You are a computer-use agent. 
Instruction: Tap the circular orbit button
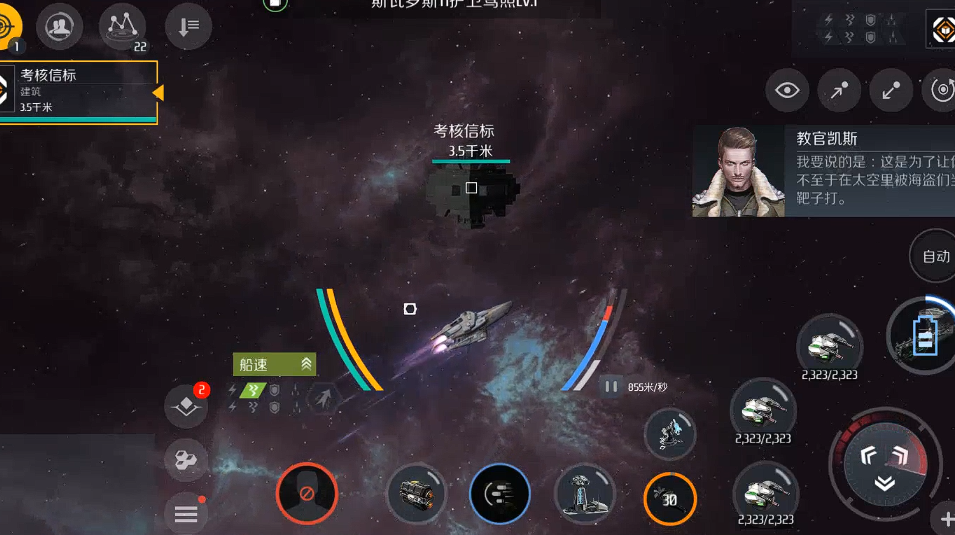[x=941, y=91]
